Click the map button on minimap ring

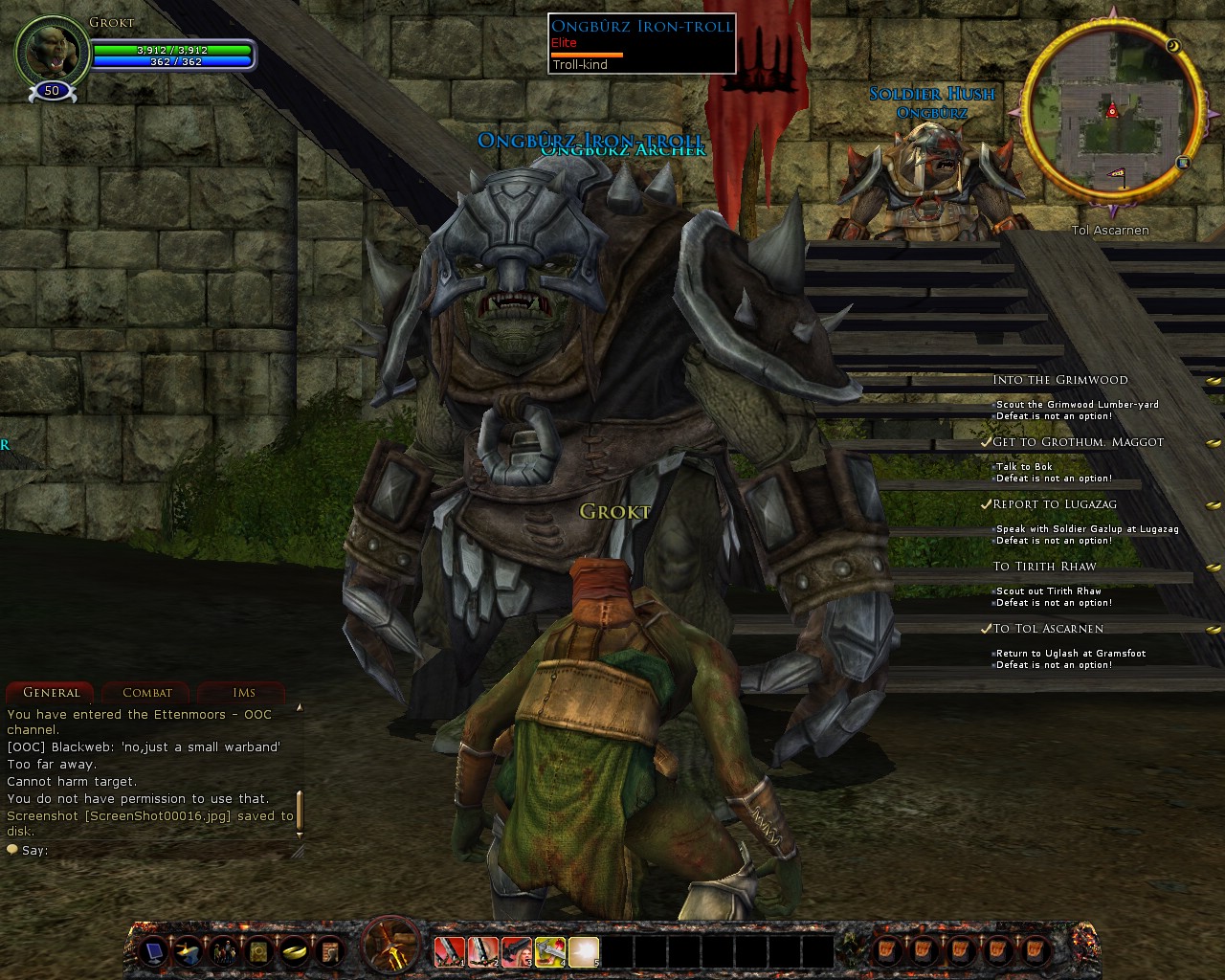pyautogui.click(x=1184, y=163)
